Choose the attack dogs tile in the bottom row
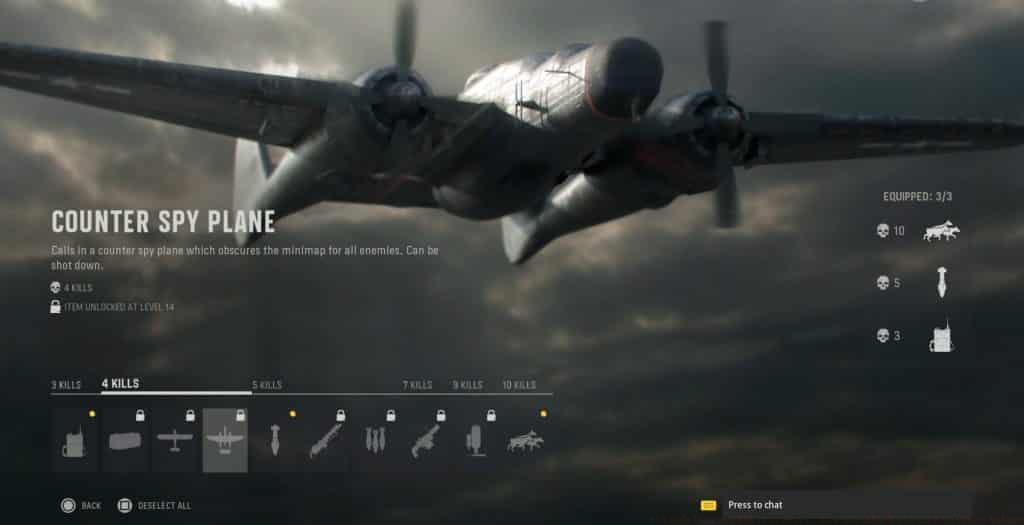Viewport: 1024px width, 525px height. 524,441
